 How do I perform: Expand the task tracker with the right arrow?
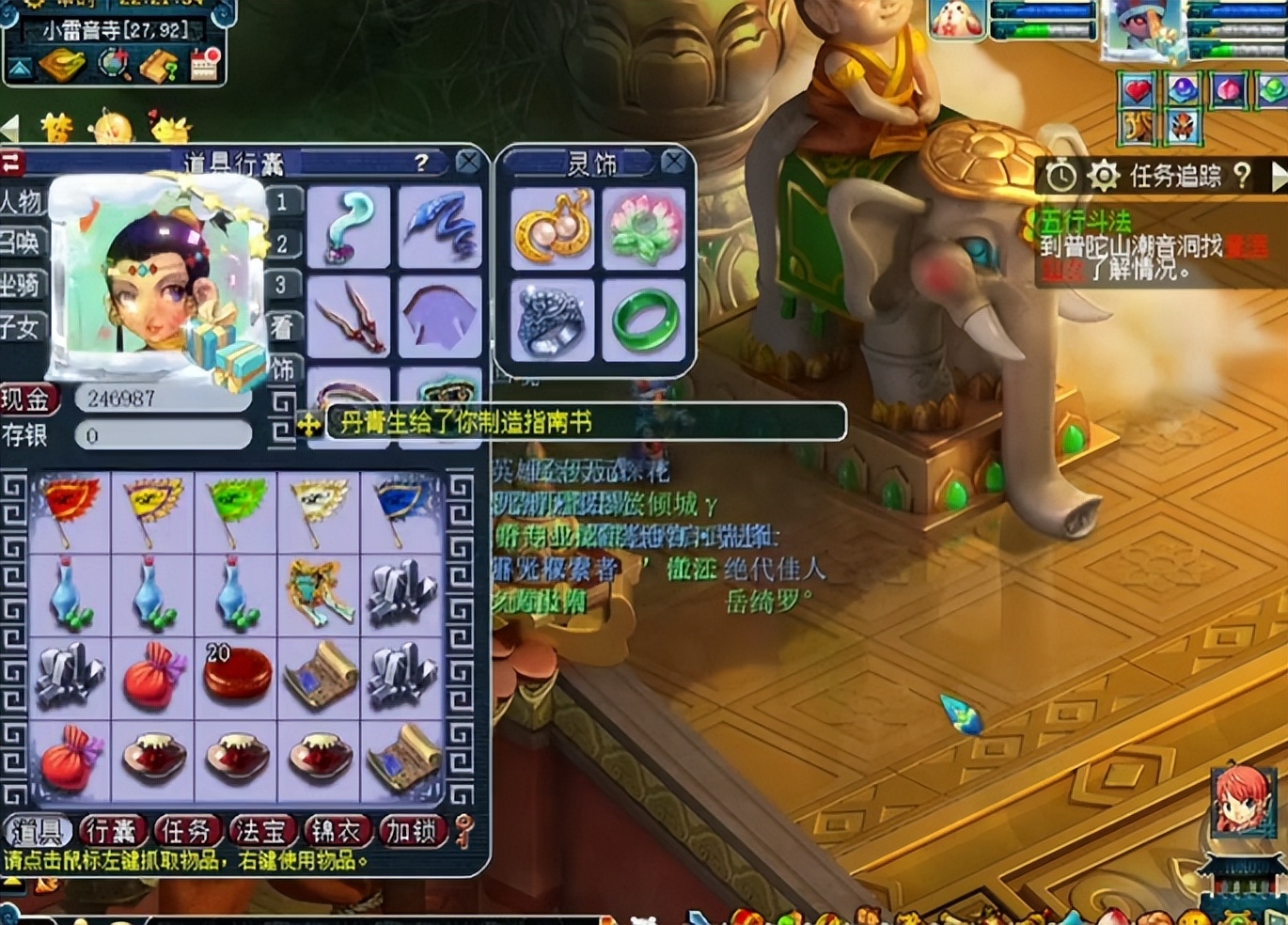(x=1277, y=177)
